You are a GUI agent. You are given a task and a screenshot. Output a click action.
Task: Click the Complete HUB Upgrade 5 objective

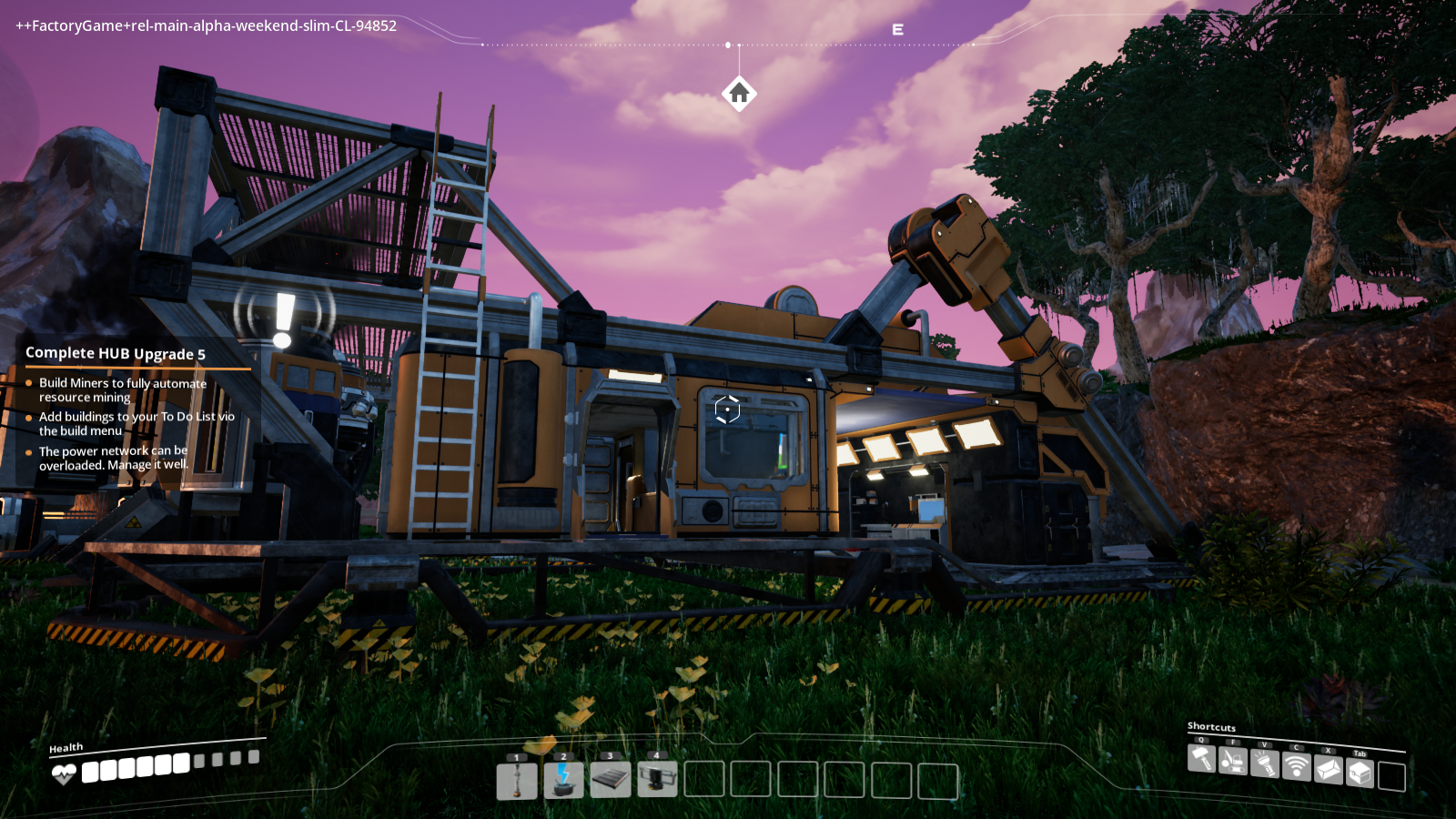116,353
